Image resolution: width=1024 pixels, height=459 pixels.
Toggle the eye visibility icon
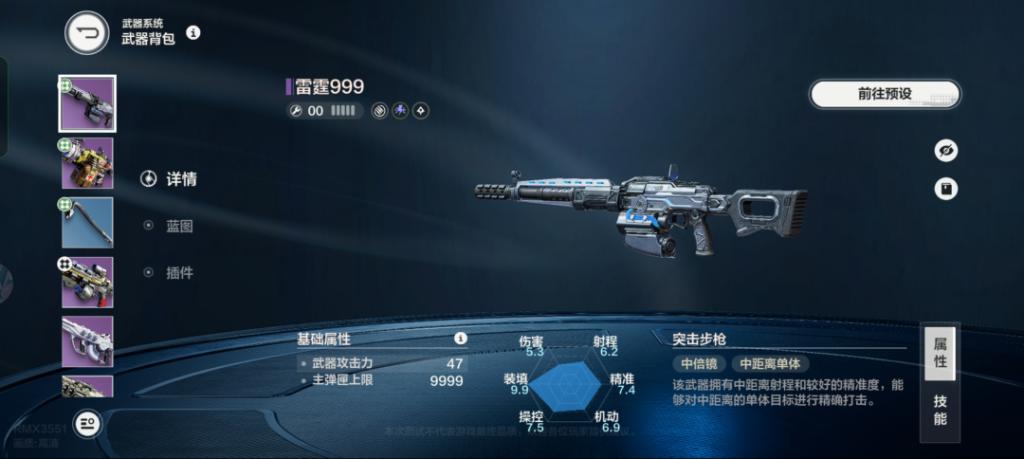click(x=945, y=150)
